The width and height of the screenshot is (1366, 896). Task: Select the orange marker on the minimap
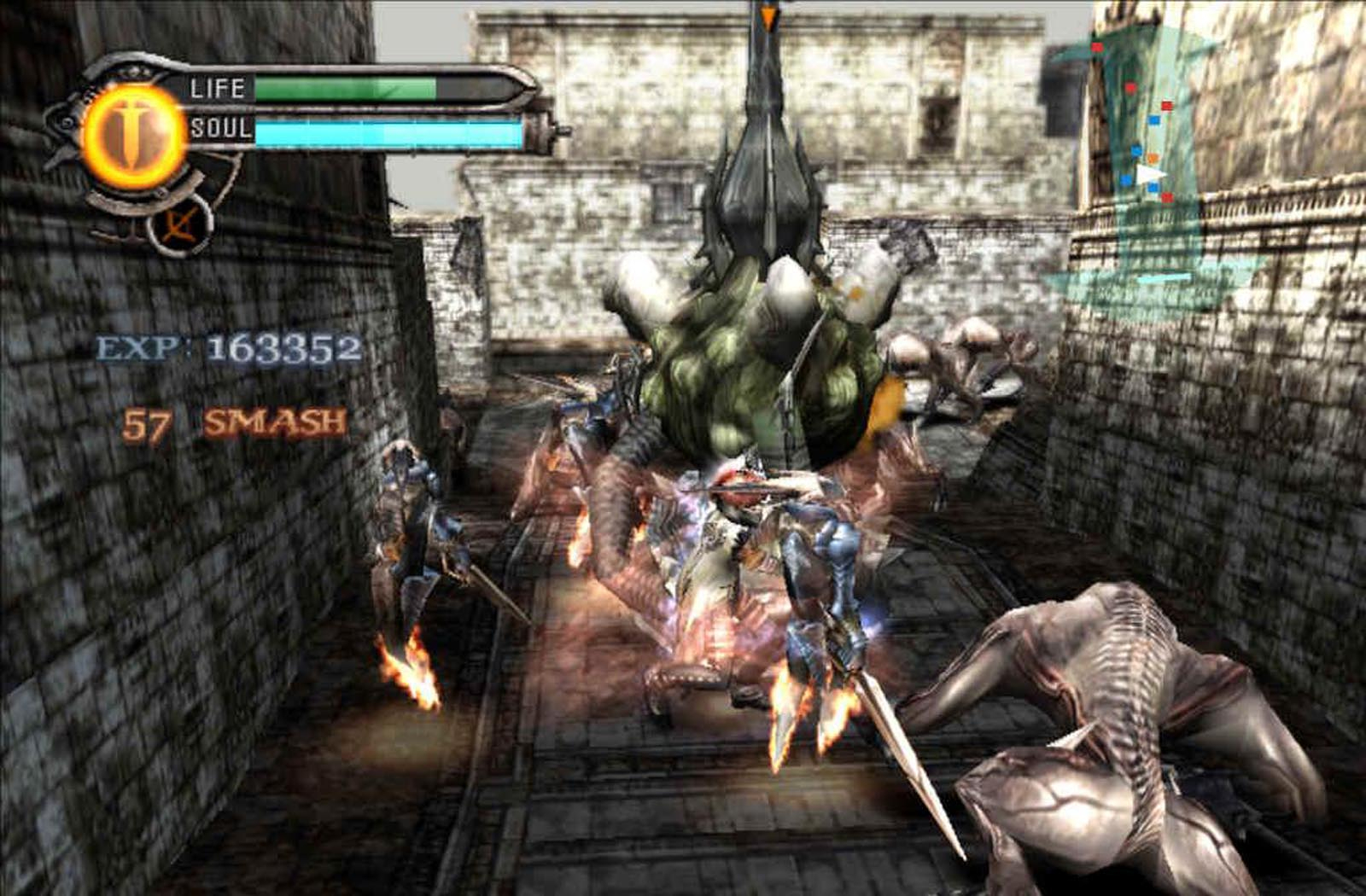[1153, 159]
